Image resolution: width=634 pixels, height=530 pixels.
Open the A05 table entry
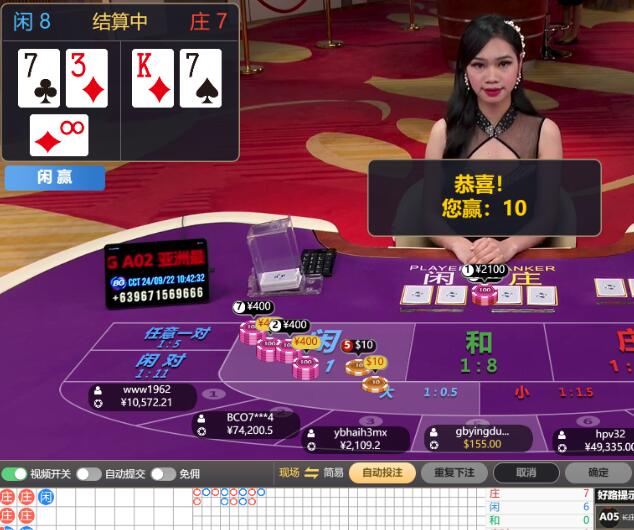[x=609, y=516]
